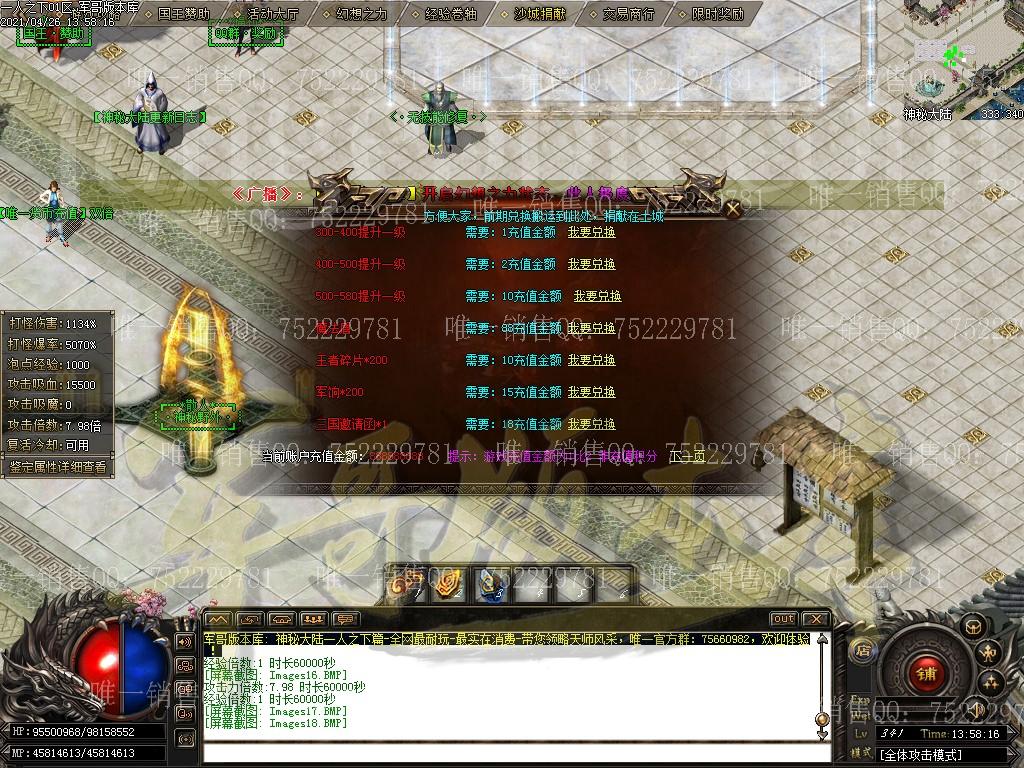The height and width of the screenshot is (768, 1024).
Task: Redeem the 500-580 level upgrade
Action: (x=597, y=296)
